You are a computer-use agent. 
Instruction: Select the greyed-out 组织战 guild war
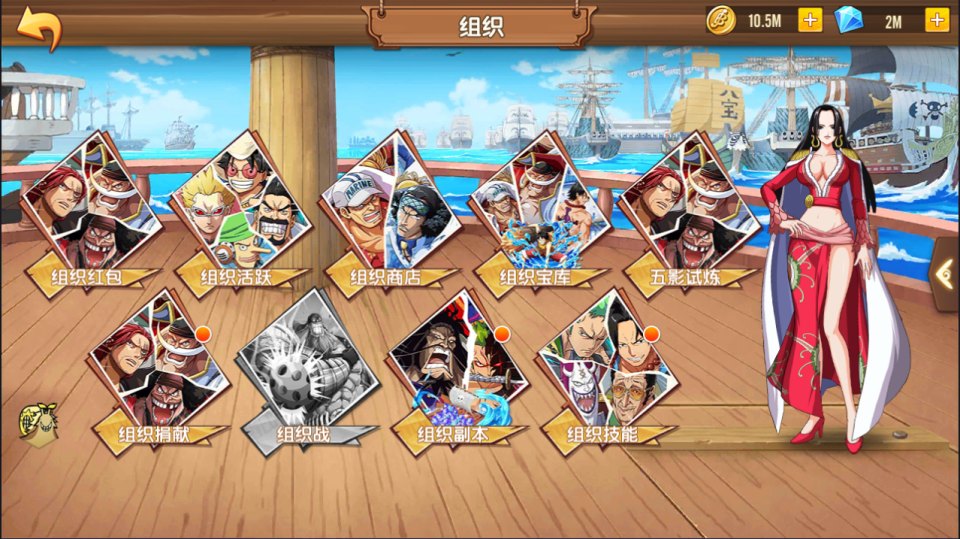point(308,370)
